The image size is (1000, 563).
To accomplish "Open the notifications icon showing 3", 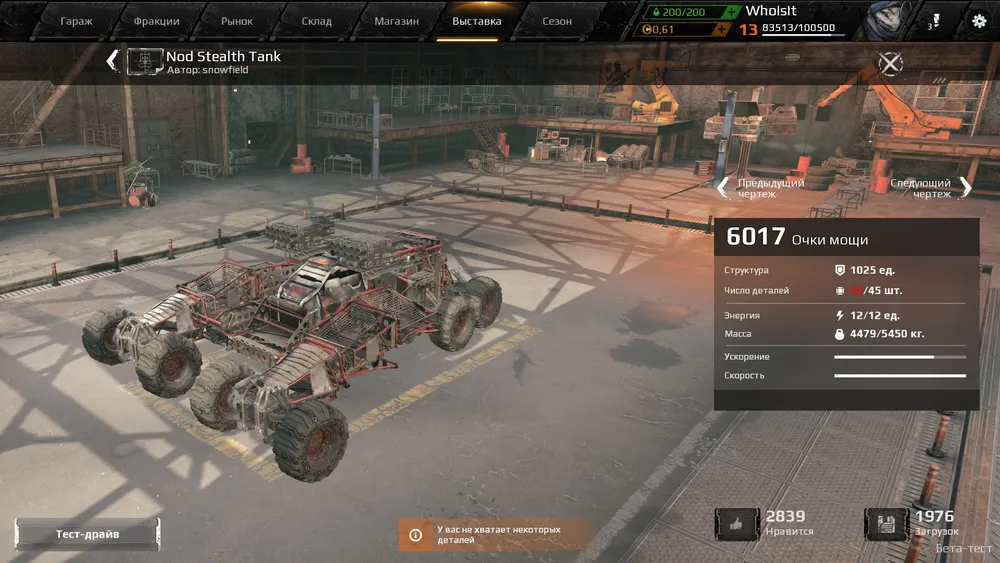I will (934, 20).
